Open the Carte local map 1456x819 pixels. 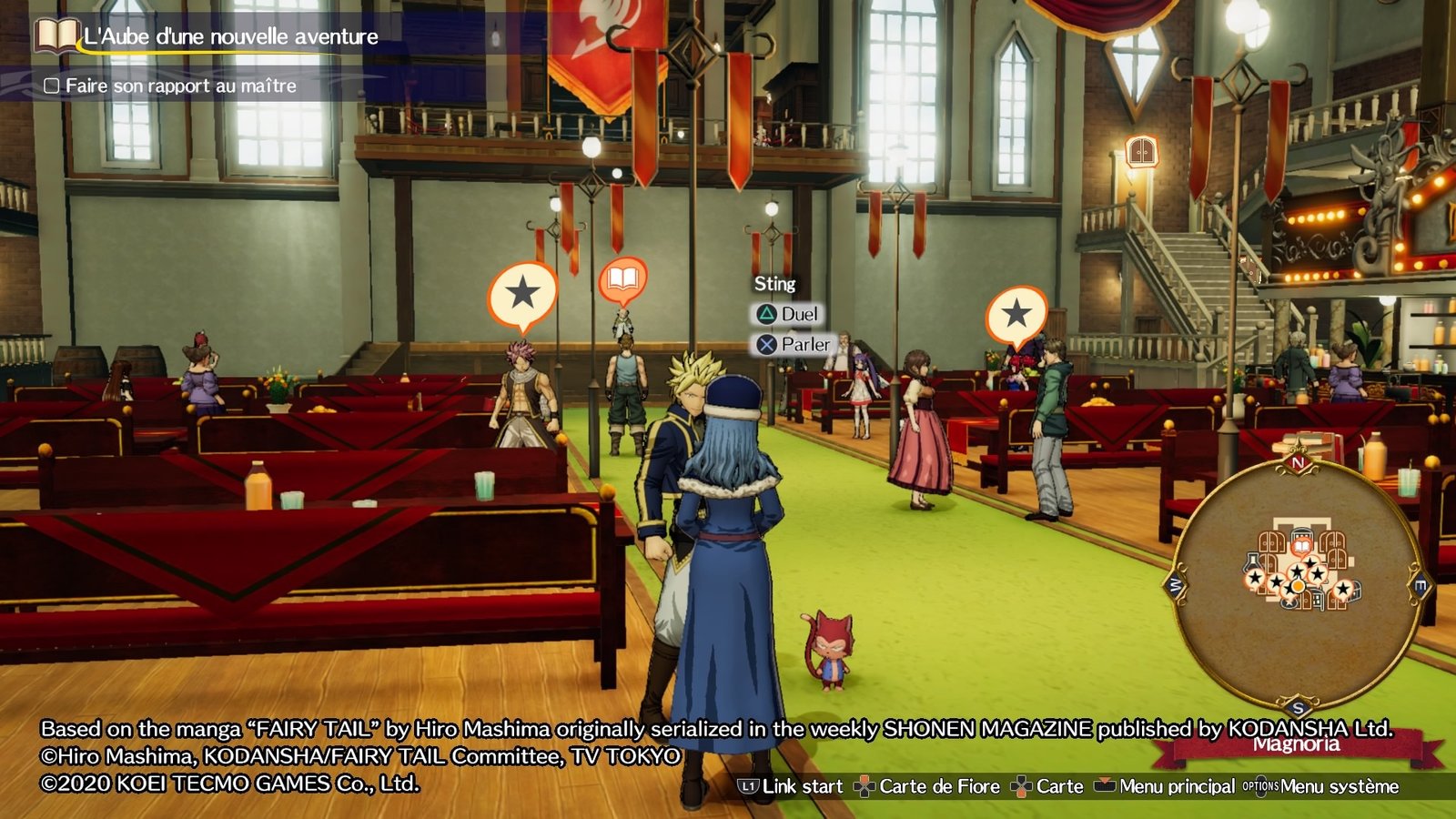[1048, 786]
